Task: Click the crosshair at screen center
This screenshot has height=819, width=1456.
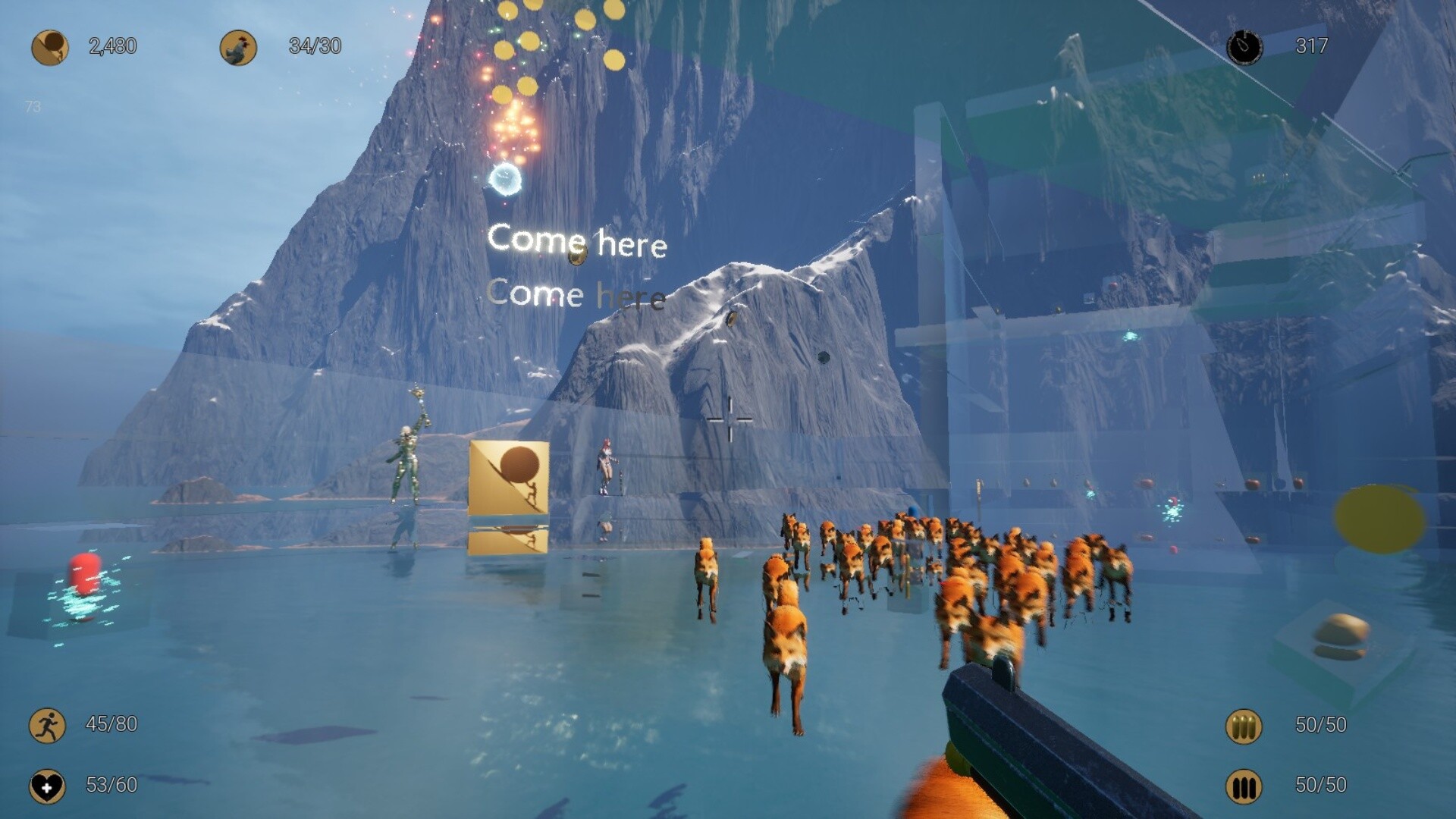Action: (x=728, y=418)
